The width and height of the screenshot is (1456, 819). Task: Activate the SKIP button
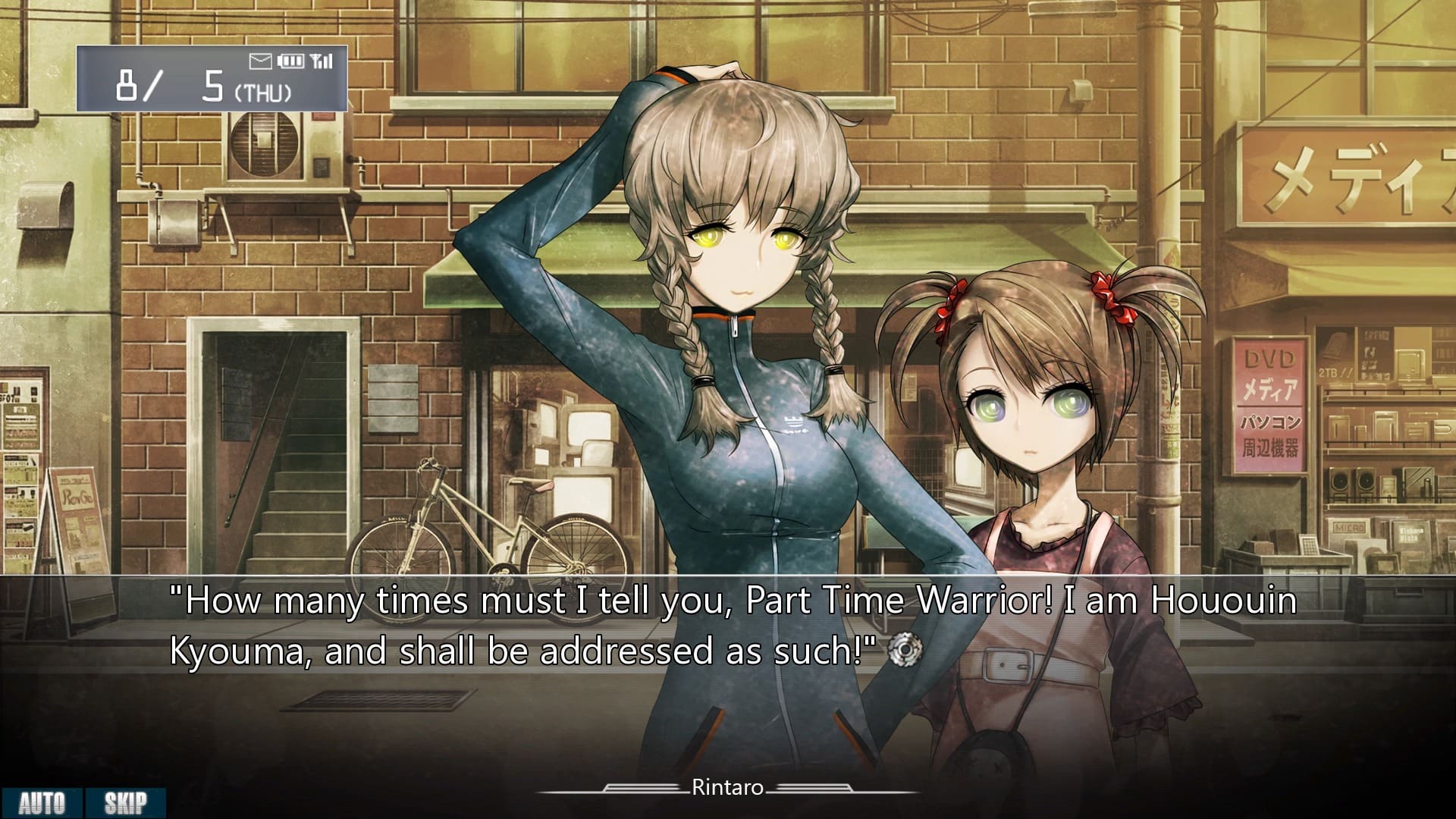[x=125, y=803]
